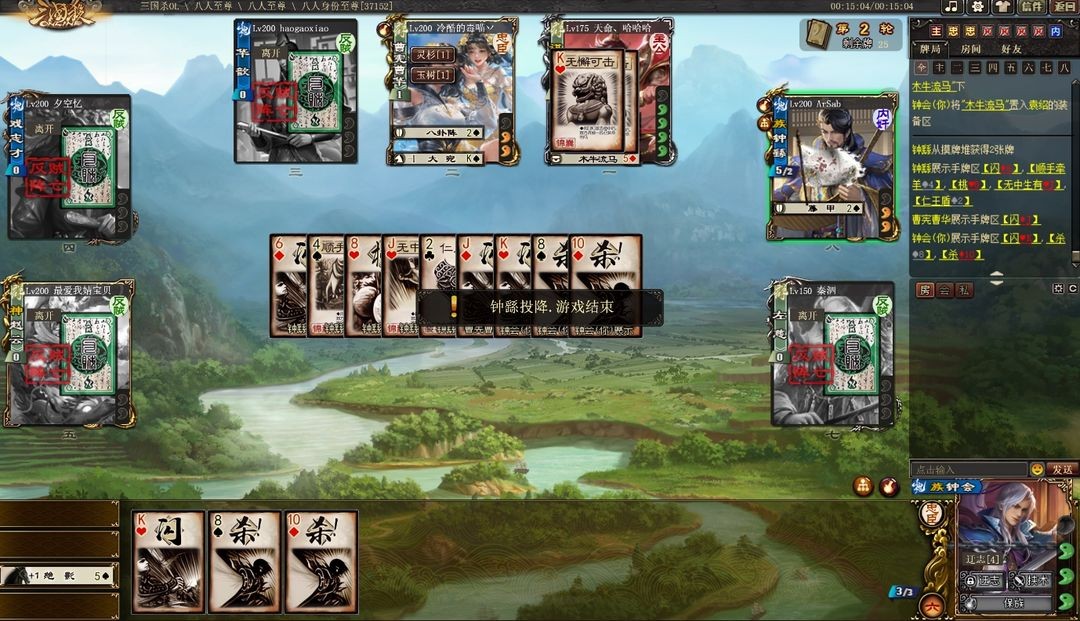Choose the 10 of Diamonds 杀 hand card
The height and width of the screenshot is (621, 1080).
point(321,561)
